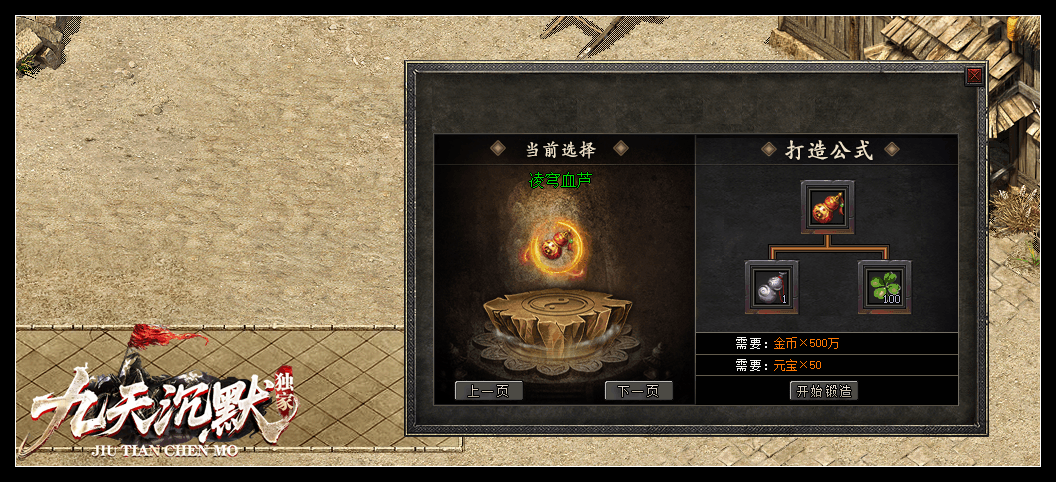Select the silver gourd material slot
This screenshot has height=482, width=1056.
[x=772, y=287]
